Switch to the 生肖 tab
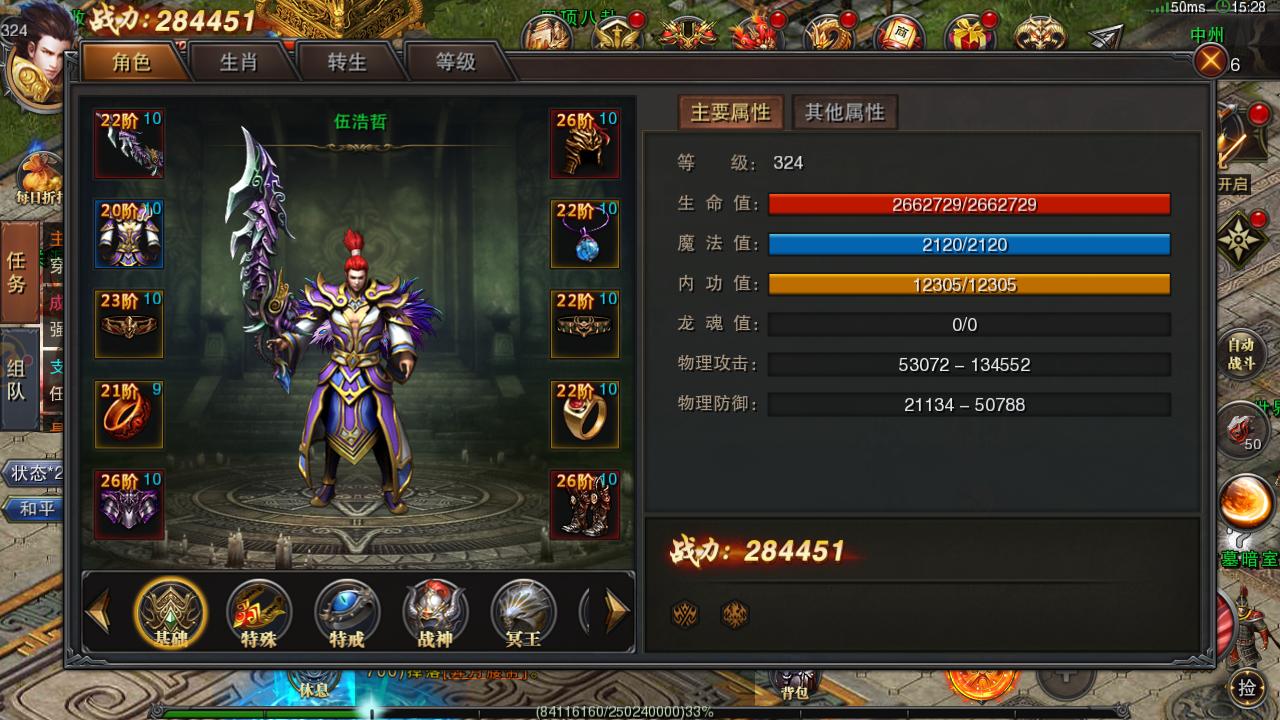The image size is (1280, 720). coord(240,62)
